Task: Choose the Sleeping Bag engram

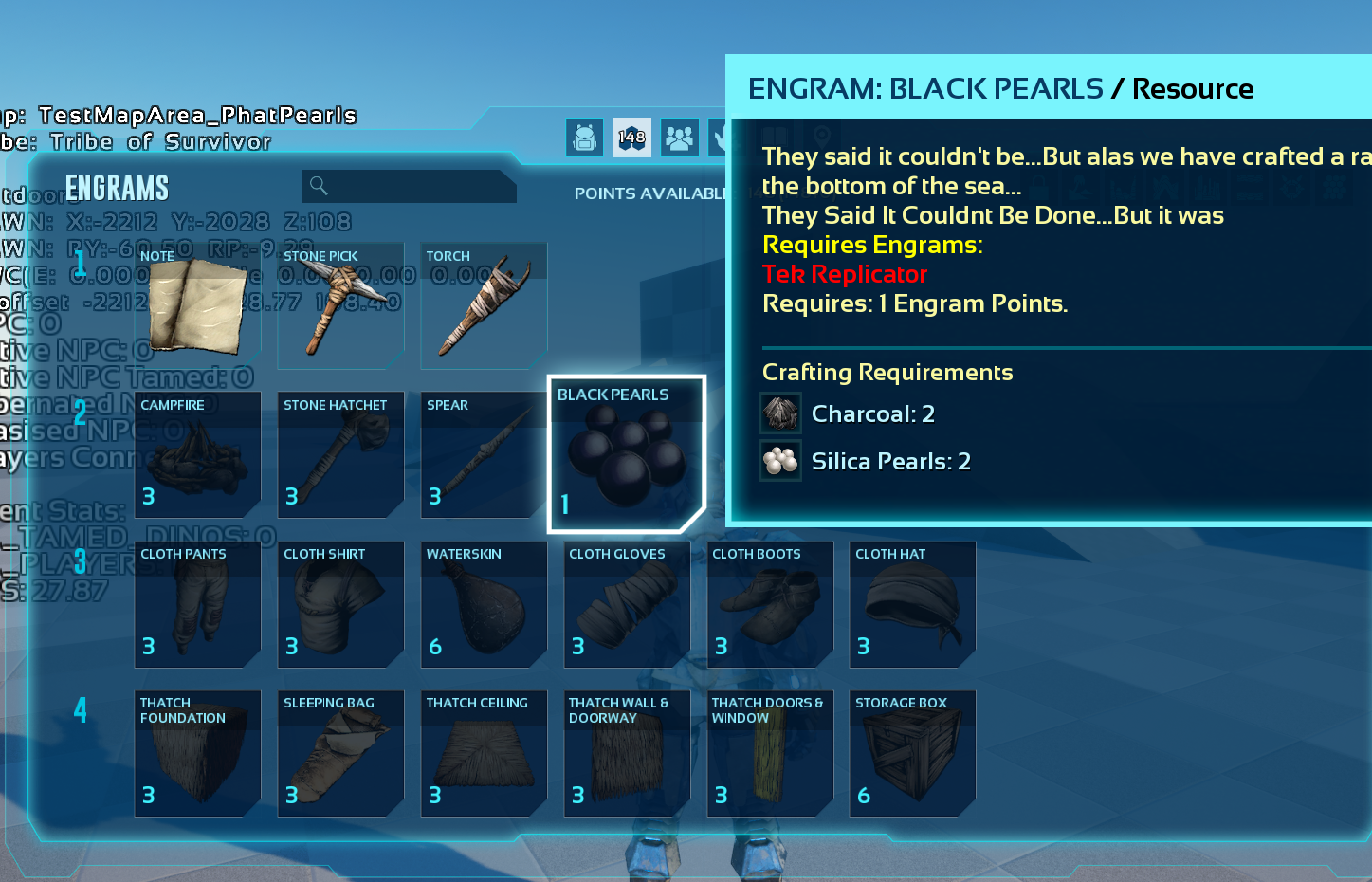Action: click(x=341, y=753)
